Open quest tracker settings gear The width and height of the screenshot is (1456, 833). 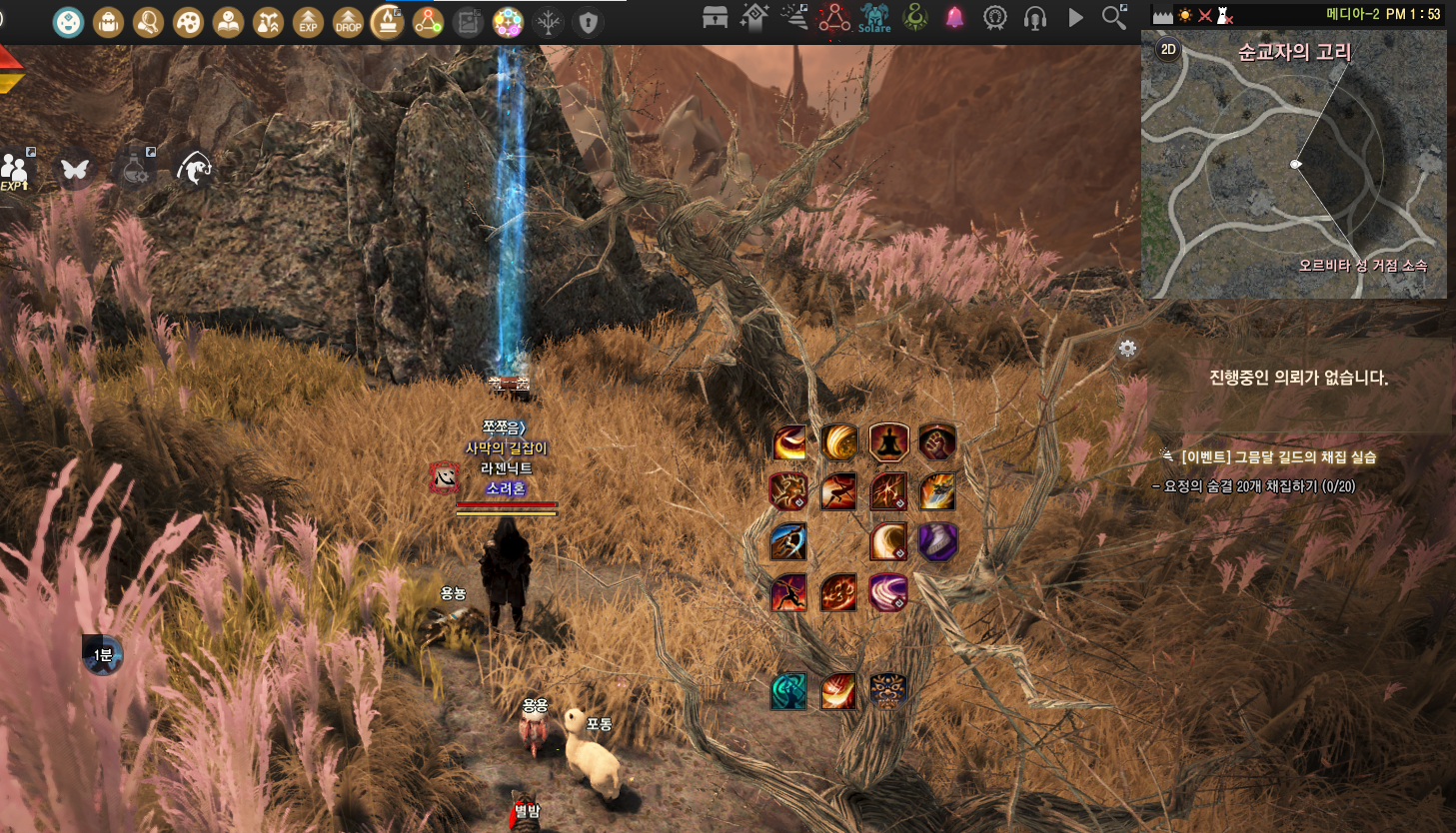[1127, 349]
